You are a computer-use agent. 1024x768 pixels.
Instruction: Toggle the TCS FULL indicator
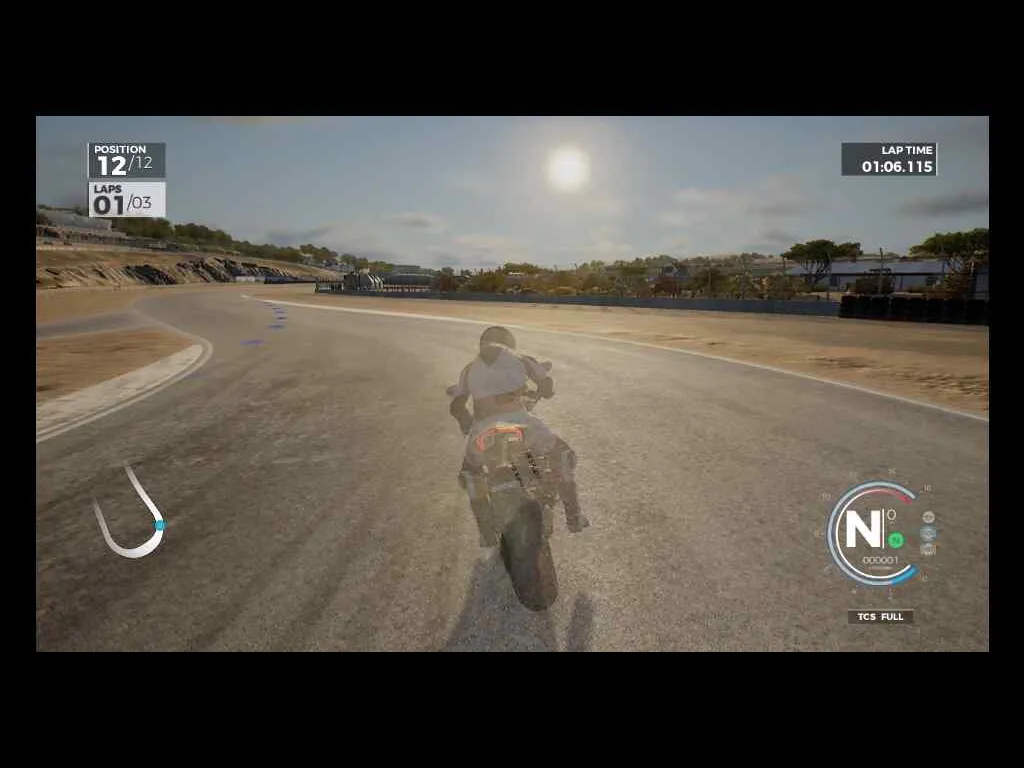(x=880, y=617)
